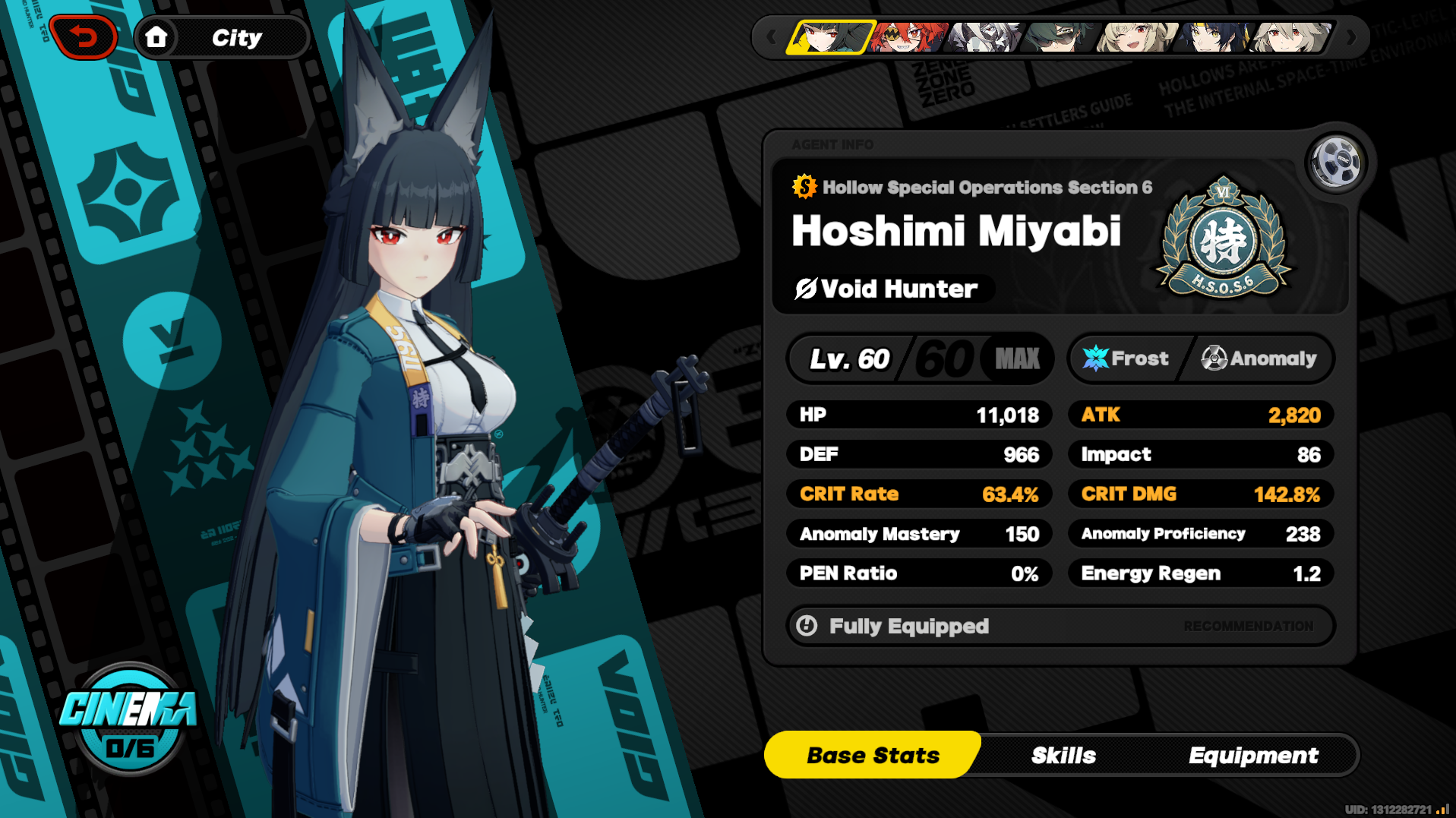Click the RECOMMENDATION label
The width and height of the screenshot is (1456, 818).
[1249, 625]
